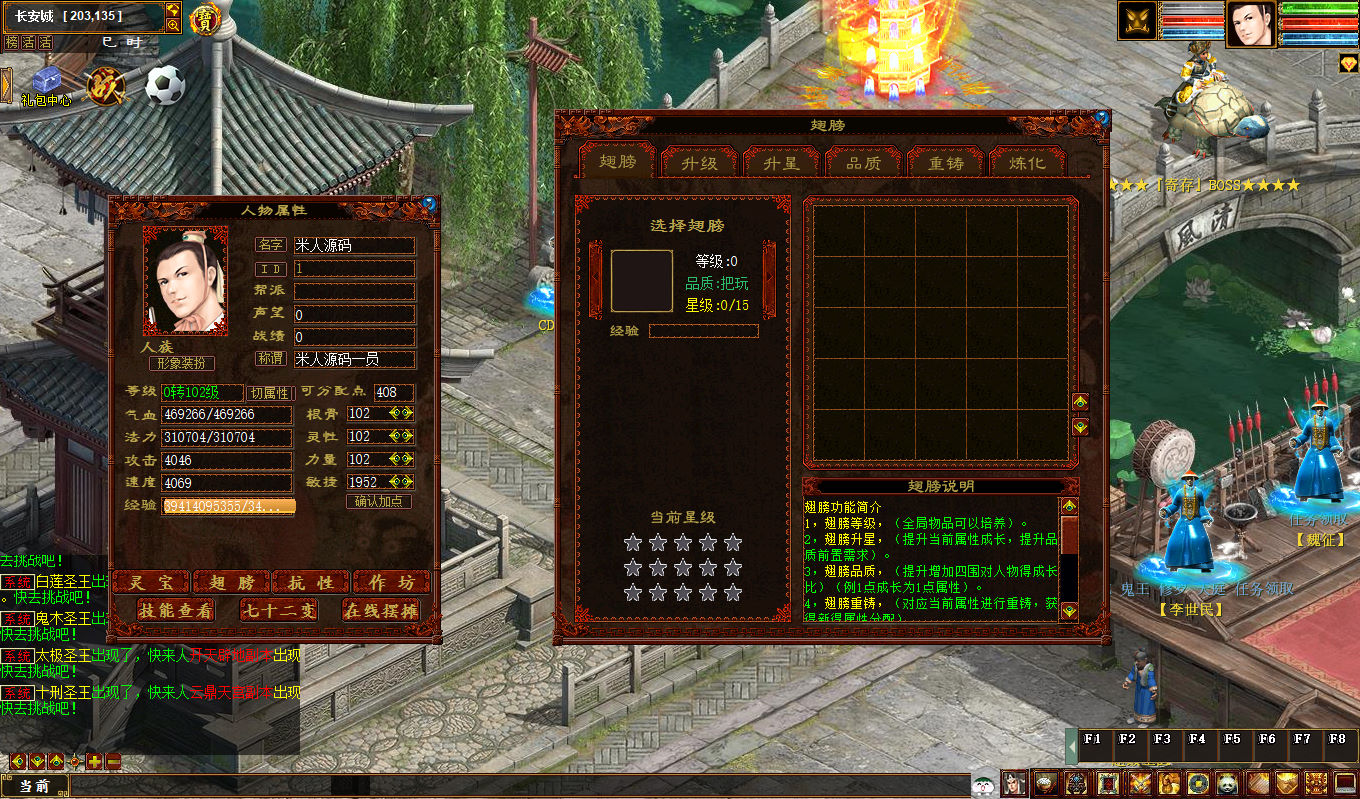Switch to the 重铸 tab
The image size is (1360, 799).
tap(946, 163)
